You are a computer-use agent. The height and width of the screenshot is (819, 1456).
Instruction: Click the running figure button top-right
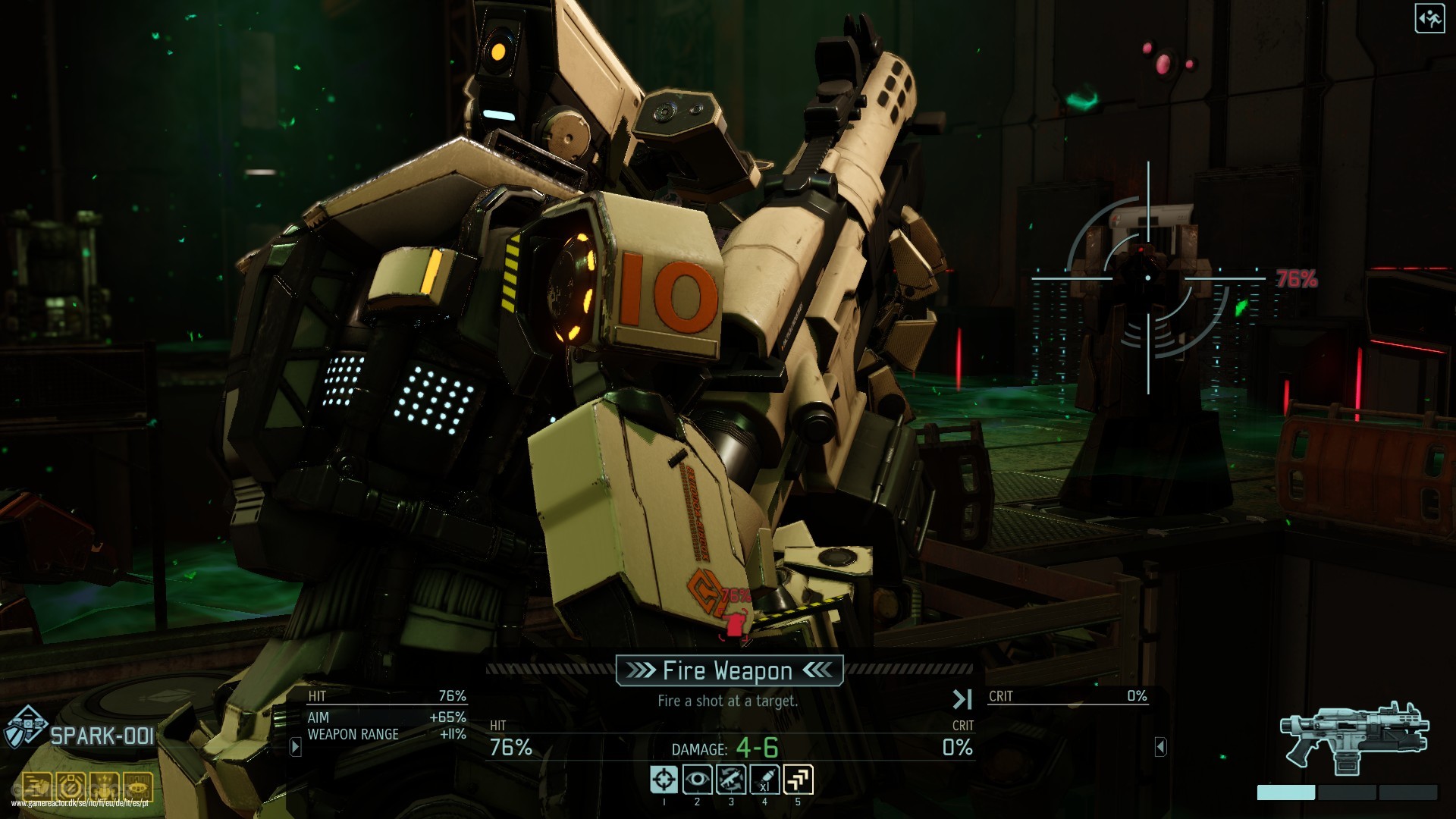1429,19
